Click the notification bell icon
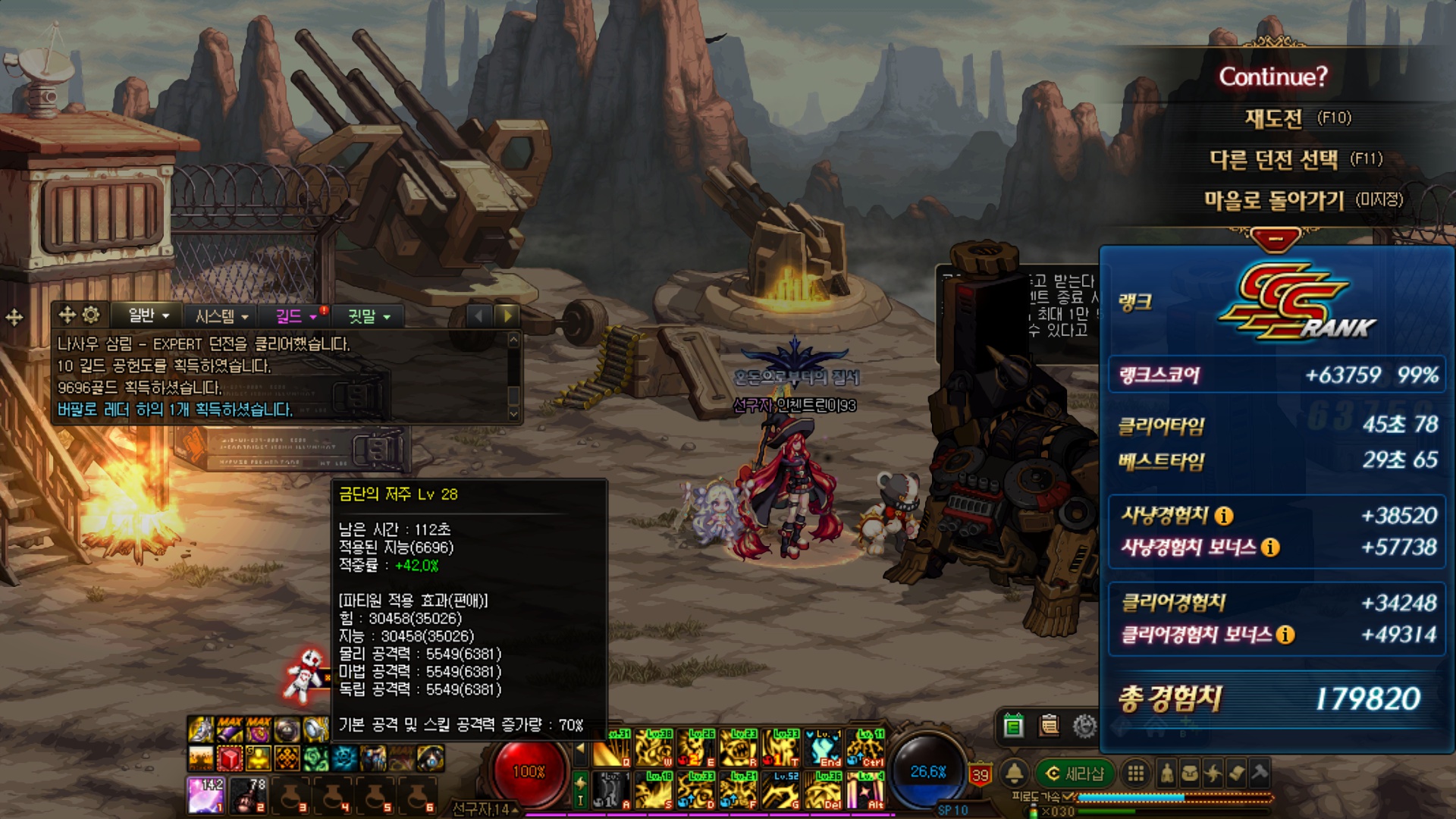Viewport: 1456px width, 819px height. (x=1014, y=773)
